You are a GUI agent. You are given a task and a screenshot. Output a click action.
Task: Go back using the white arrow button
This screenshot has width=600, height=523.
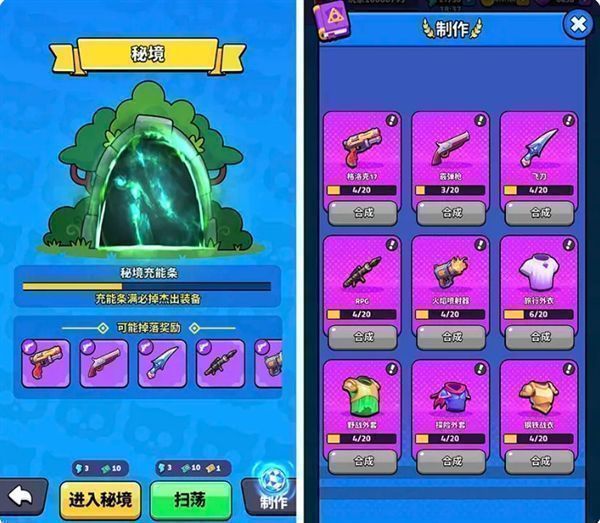tap(22, 497)
